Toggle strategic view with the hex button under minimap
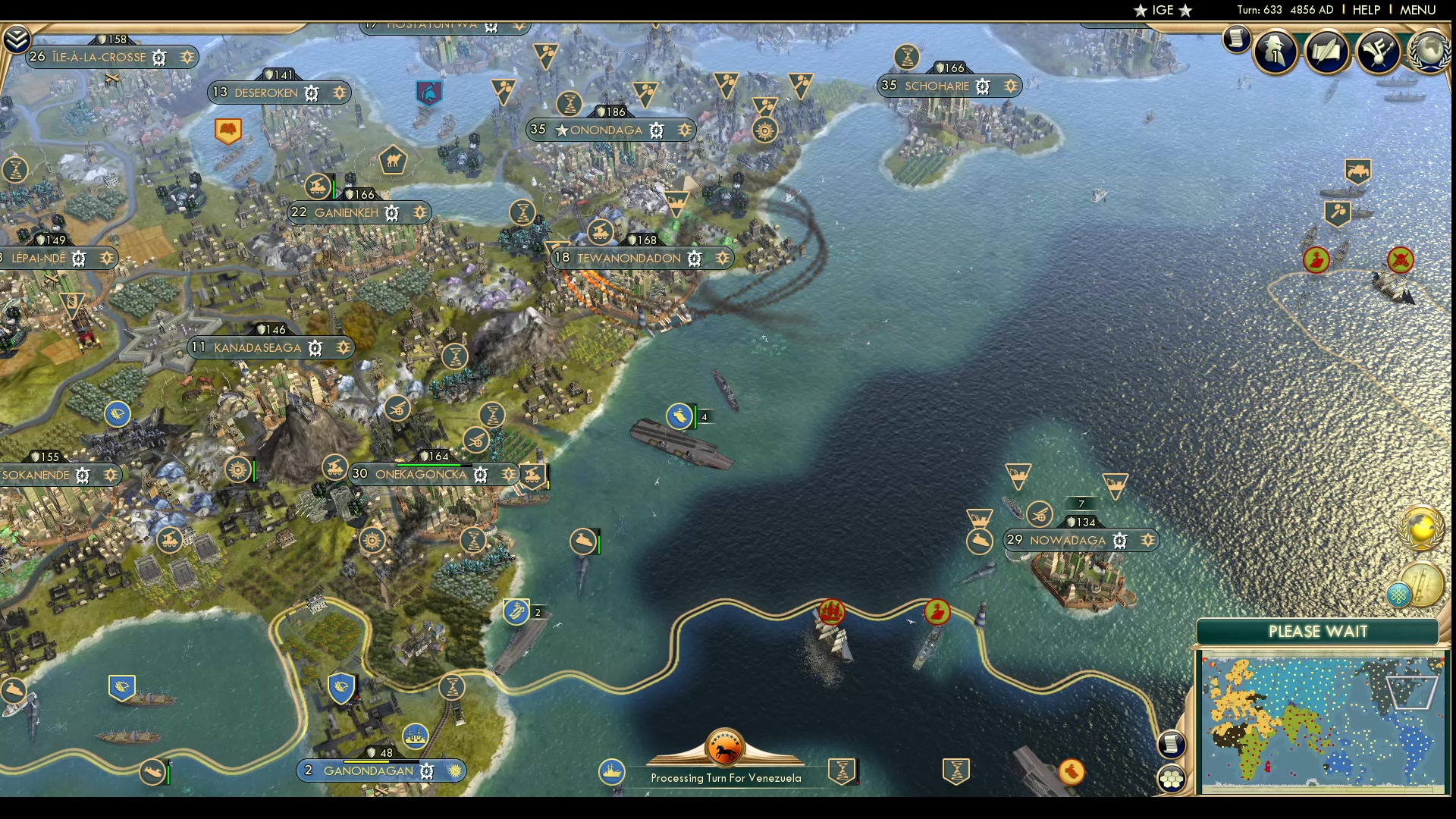 (x=1172, y=777)
